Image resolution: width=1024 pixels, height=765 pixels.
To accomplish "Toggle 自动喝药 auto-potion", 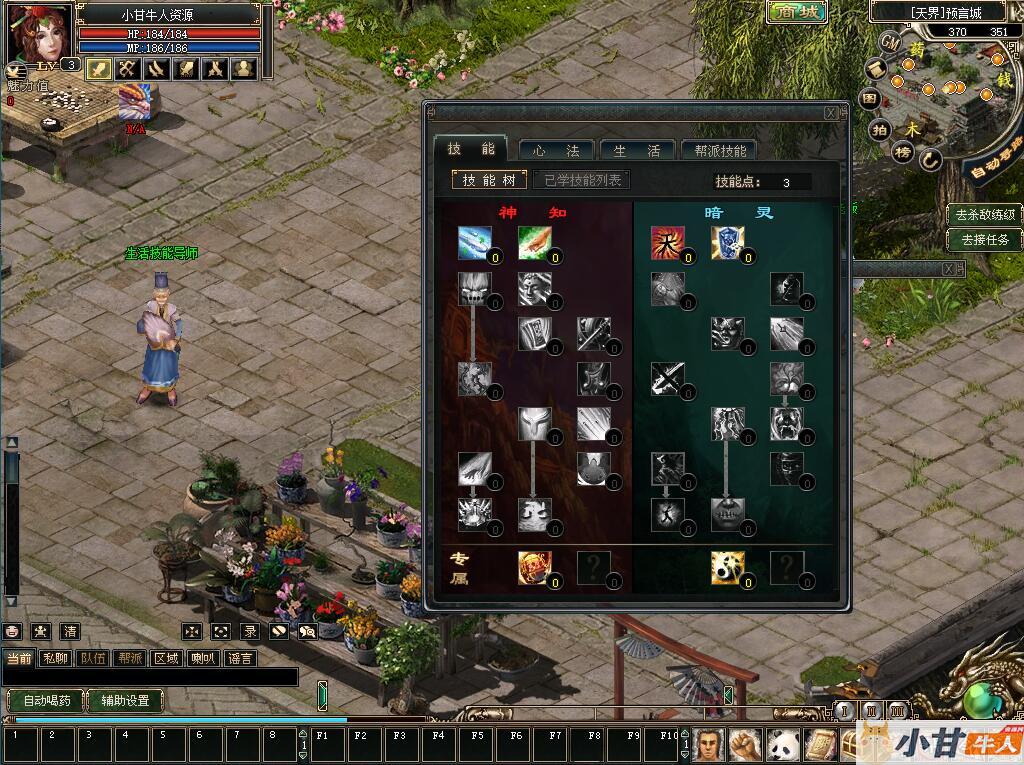I will coord(46,700).
